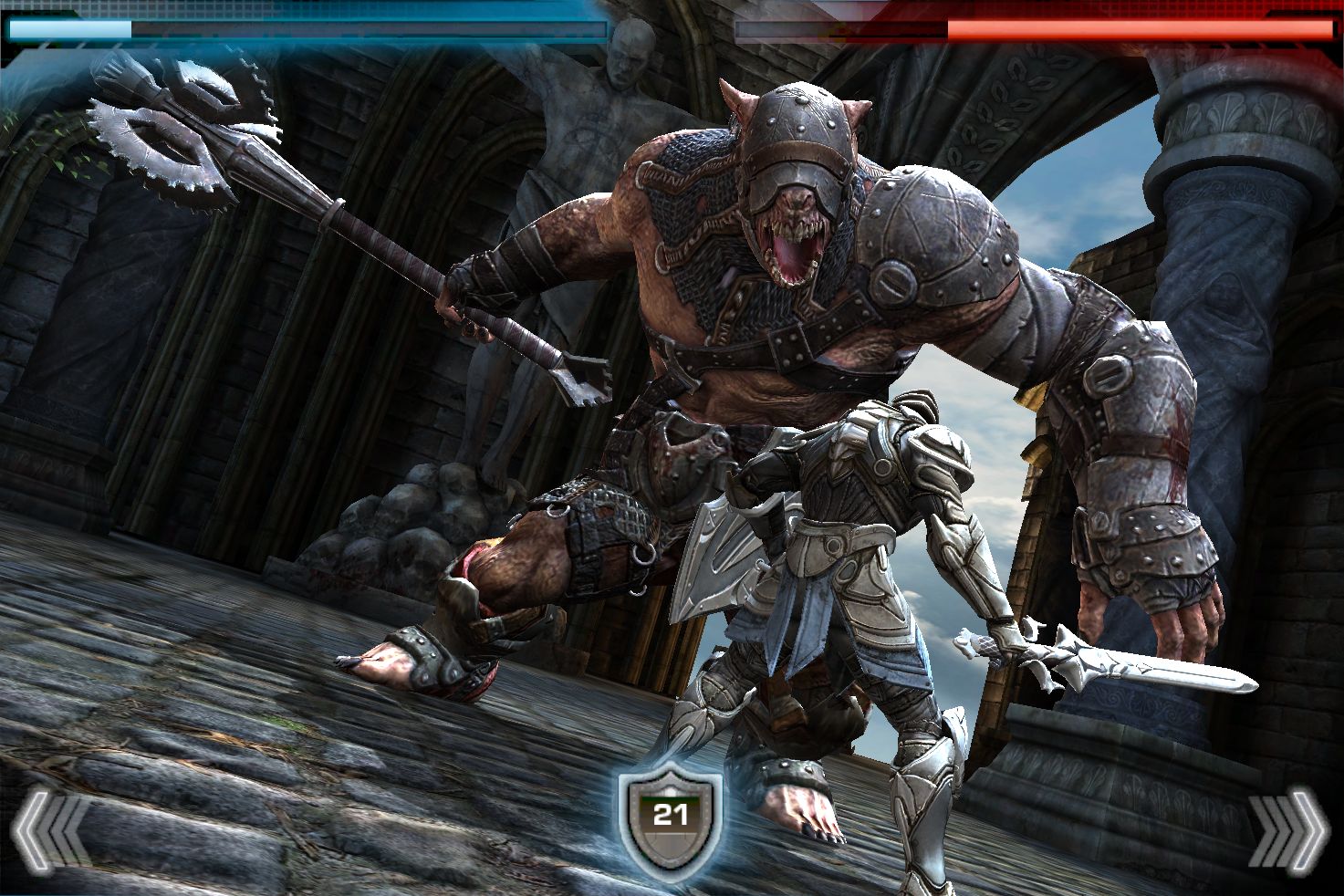
Task: Tap the cobblestone ground in front of knight
Action: tap(365, 803)
